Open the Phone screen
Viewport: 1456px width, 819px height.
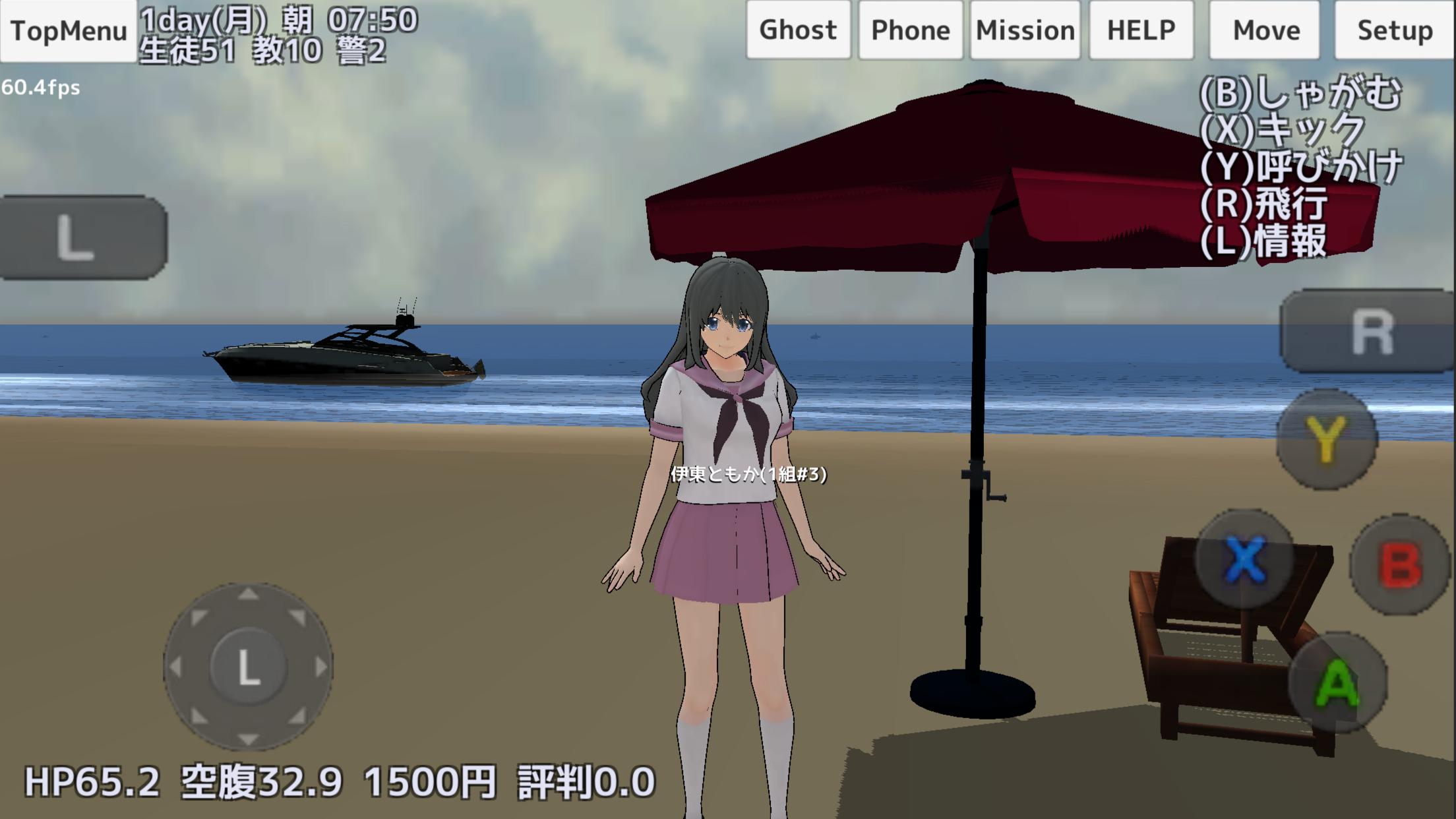click(909, 29)
